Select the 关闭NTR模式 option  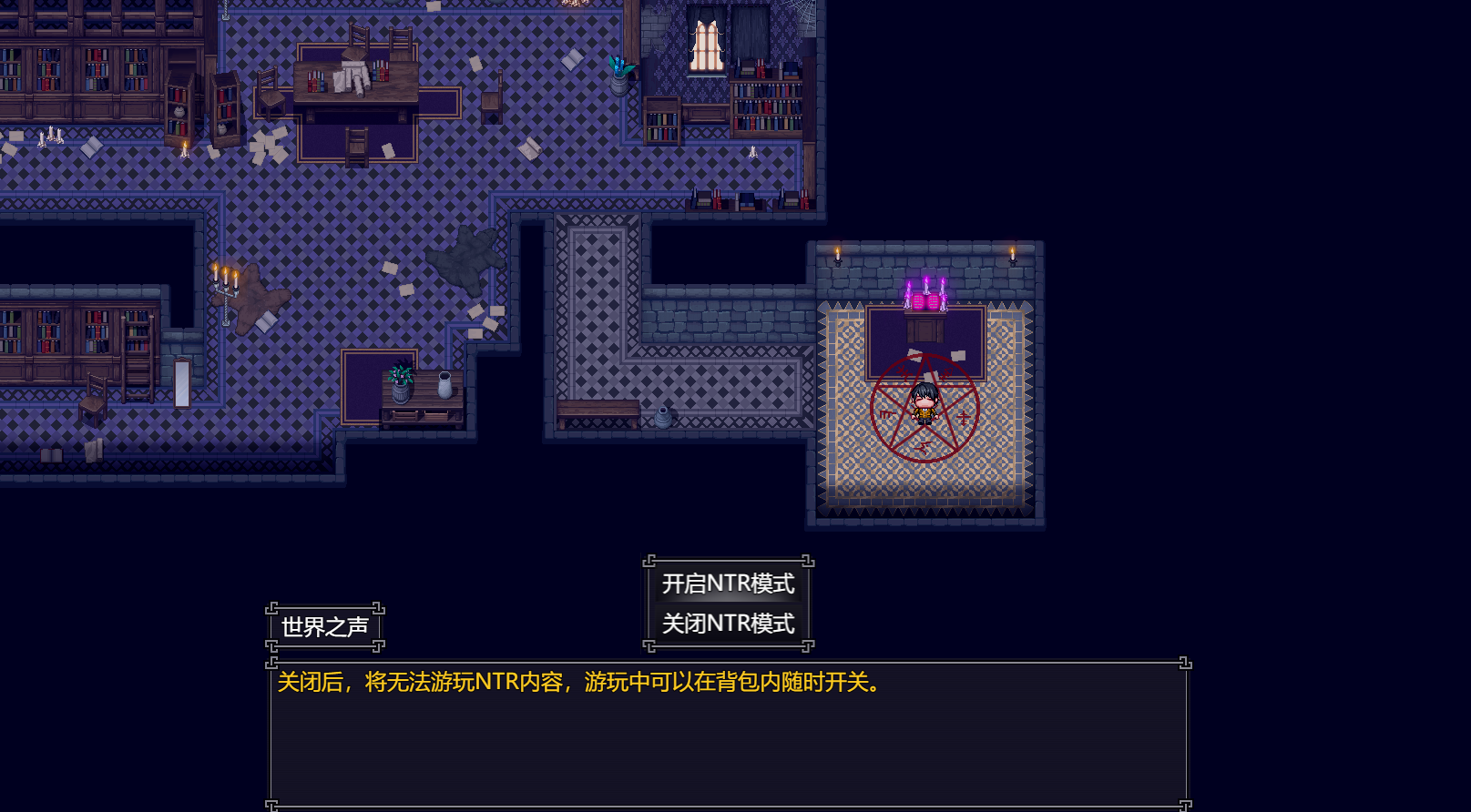pos(728,624)
